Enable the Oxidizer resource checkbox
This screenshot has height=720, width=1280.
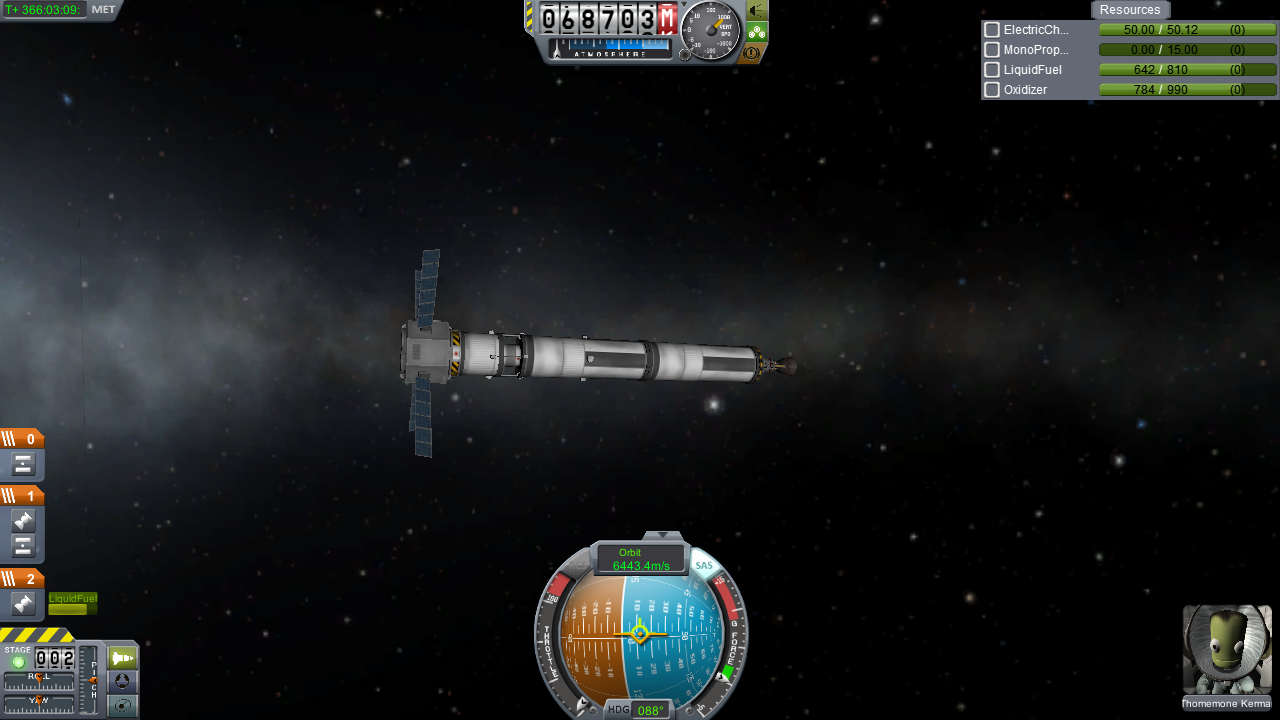992,90
